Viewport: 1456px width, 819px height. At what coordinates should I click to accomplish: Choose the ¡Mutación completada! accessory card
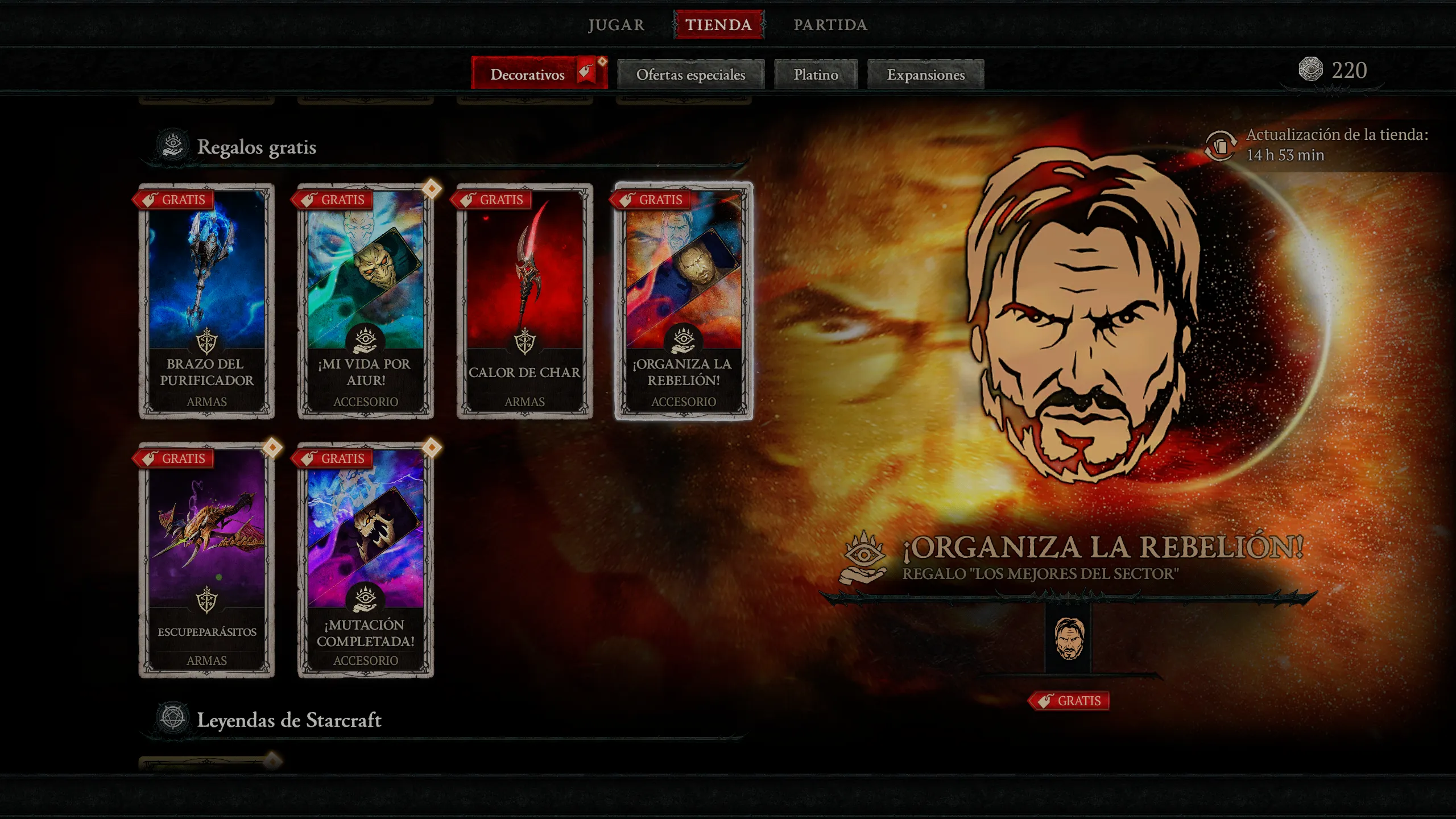[x=366, y=560]
